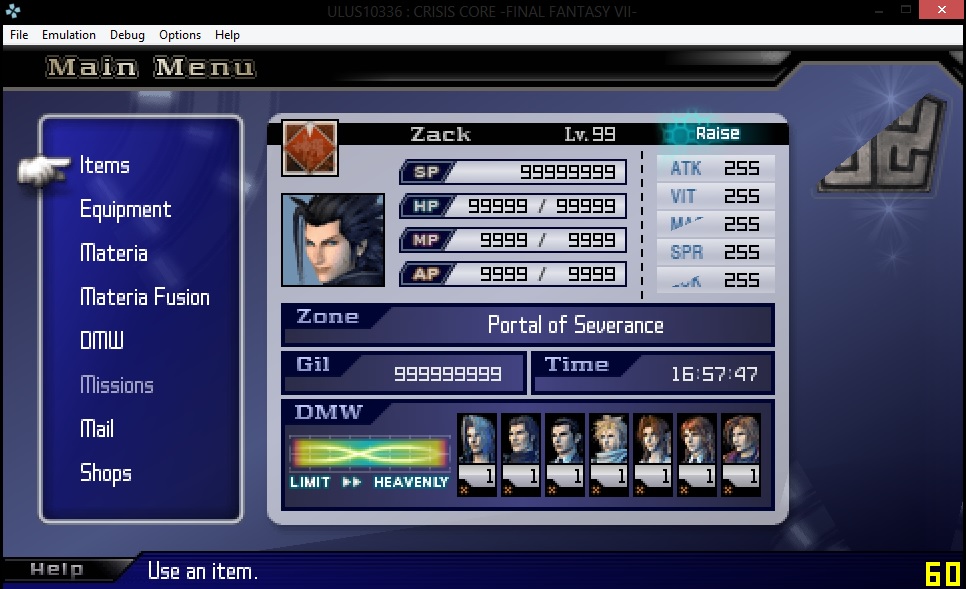Choose Materia Fusion option
966x589 pixels.
pyautogui.click(x=145, y=298)
